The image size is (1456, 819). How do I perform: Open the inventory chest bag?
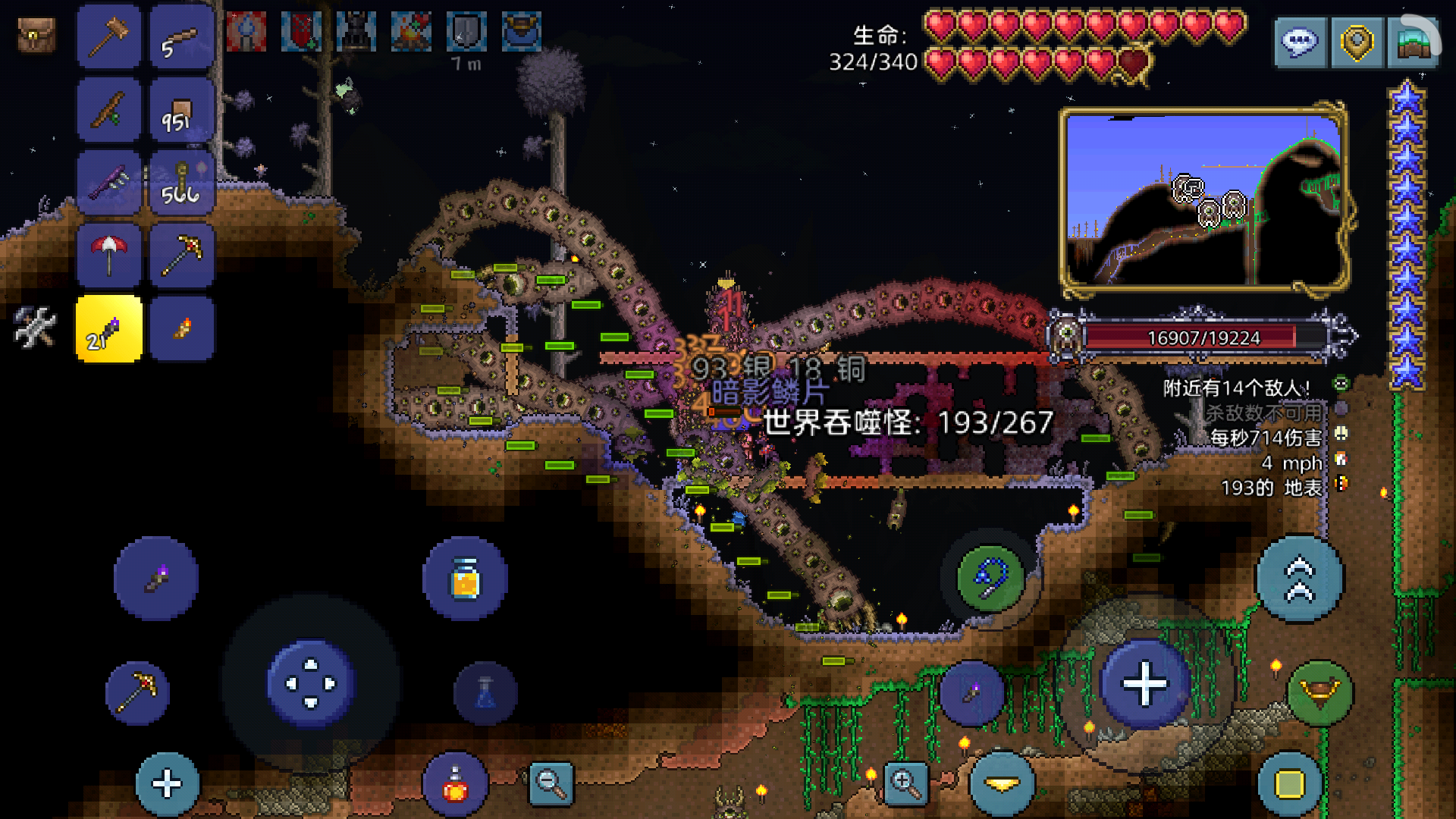click(x=36, y=35)
